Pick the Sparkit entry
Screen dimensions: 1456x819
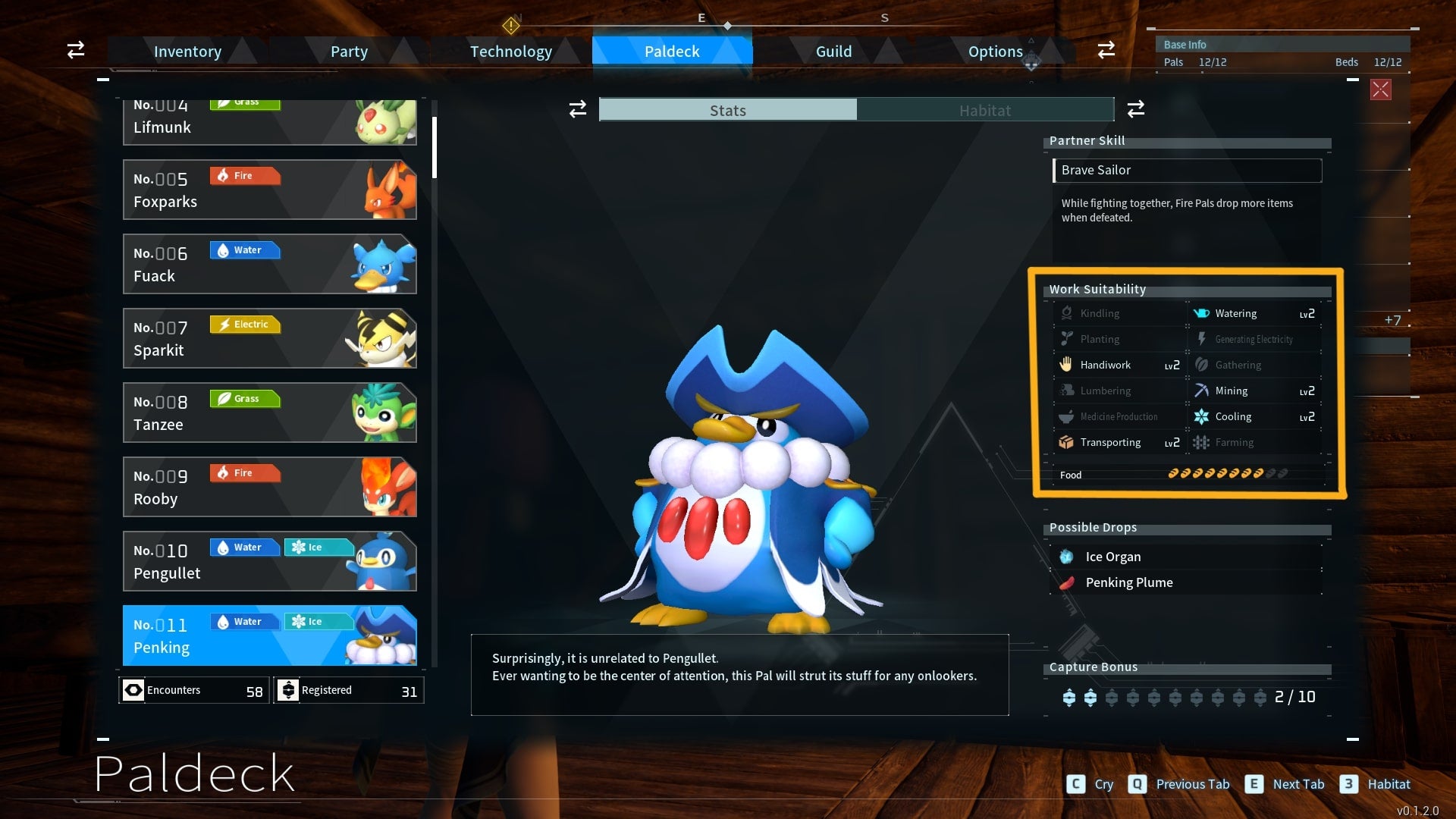click(x=269, y=338)
